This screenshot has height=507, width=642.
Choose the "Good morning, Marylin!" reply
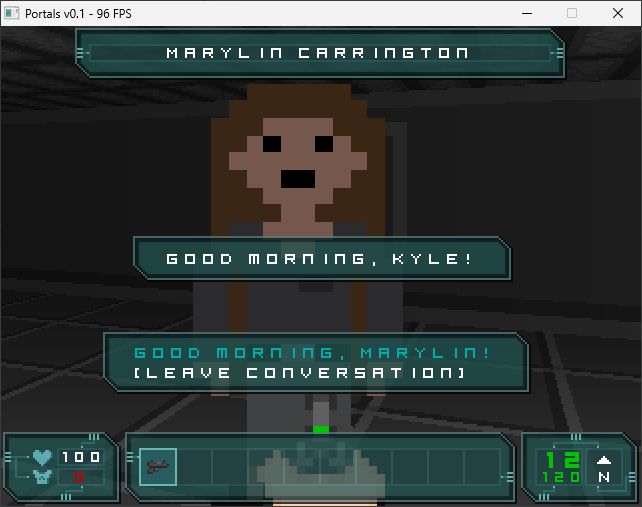312,353
